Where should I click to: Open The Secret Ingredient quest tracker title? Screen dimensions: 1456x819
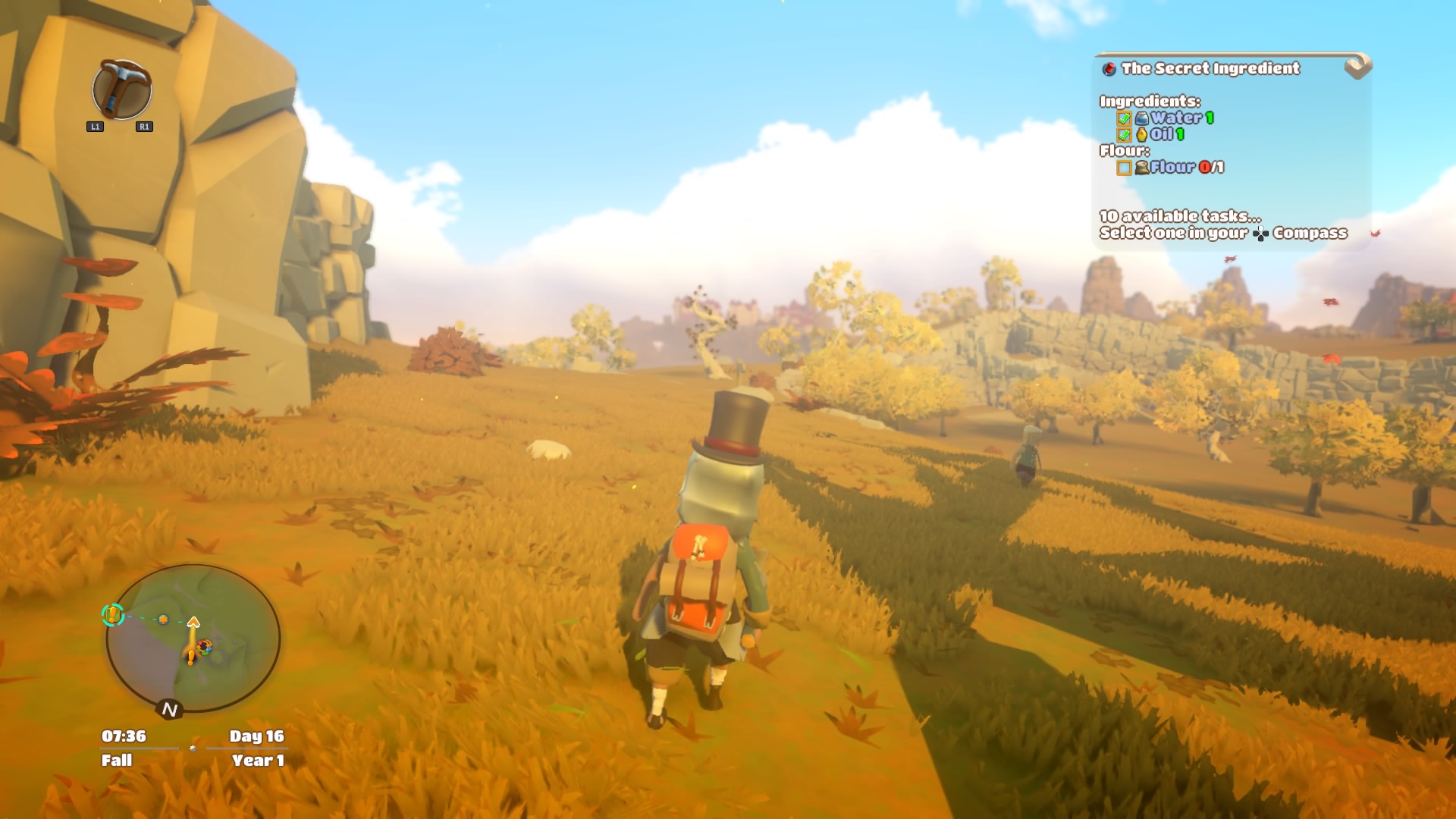click(x=1210, y=68)
